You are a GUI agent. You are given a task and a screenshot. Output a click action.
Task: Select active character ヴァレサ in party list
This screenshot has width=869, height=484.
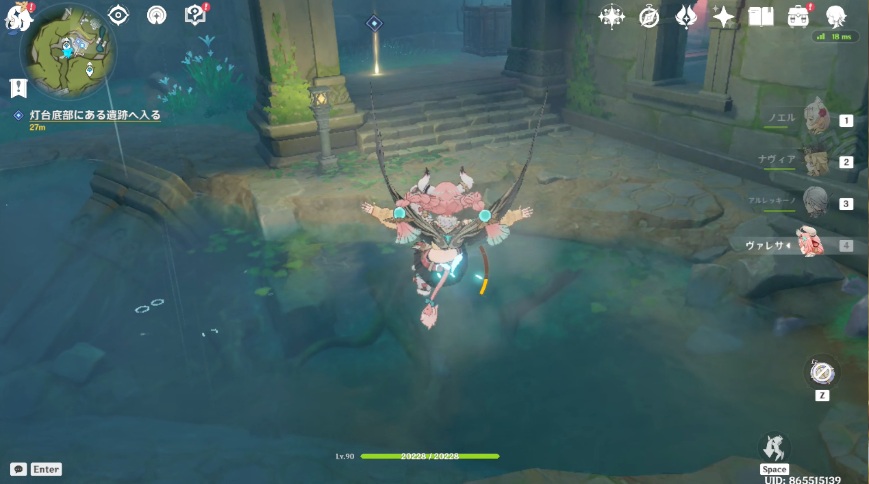pyautogui.click(x=812, y=244)
